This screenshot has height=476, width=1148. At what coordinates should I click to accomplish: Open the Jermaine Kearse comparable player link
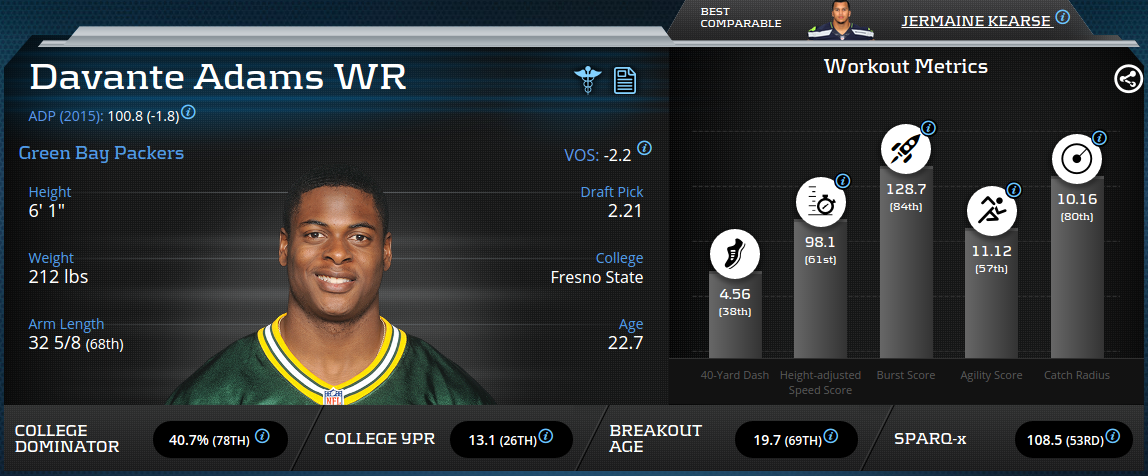click(976, 19)
